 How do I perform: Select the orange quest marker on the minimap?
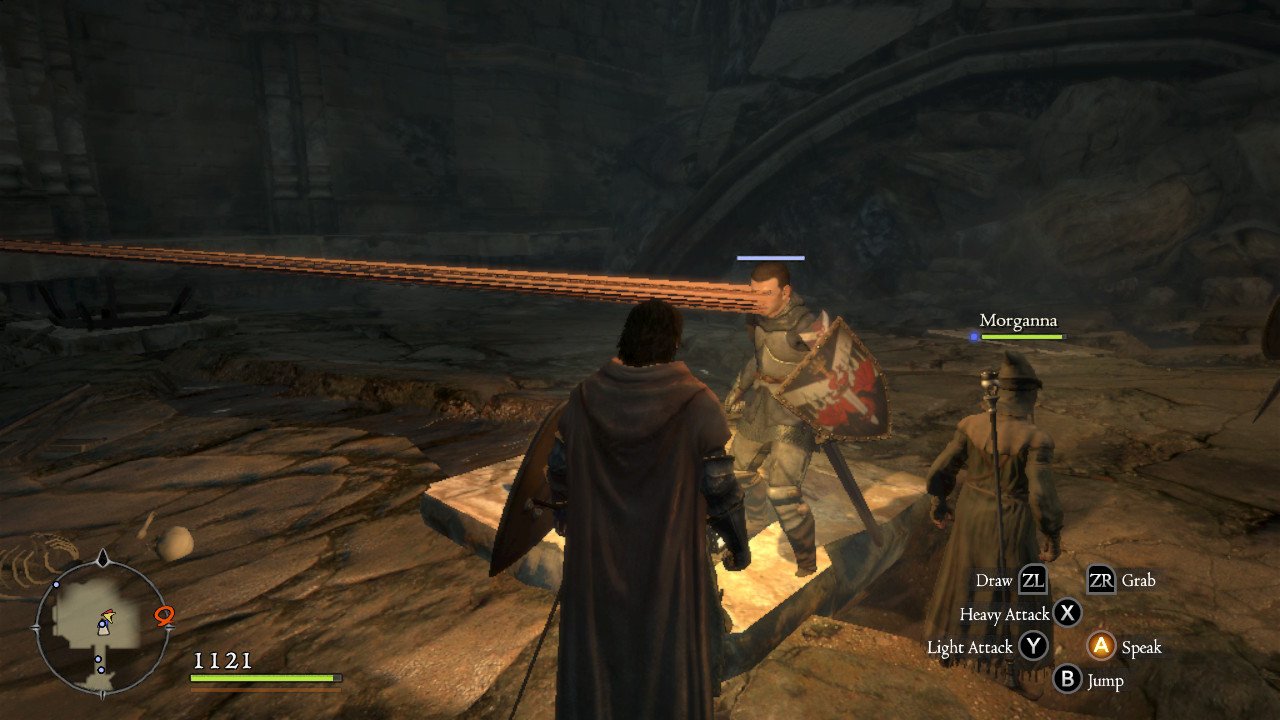[164, 616]
